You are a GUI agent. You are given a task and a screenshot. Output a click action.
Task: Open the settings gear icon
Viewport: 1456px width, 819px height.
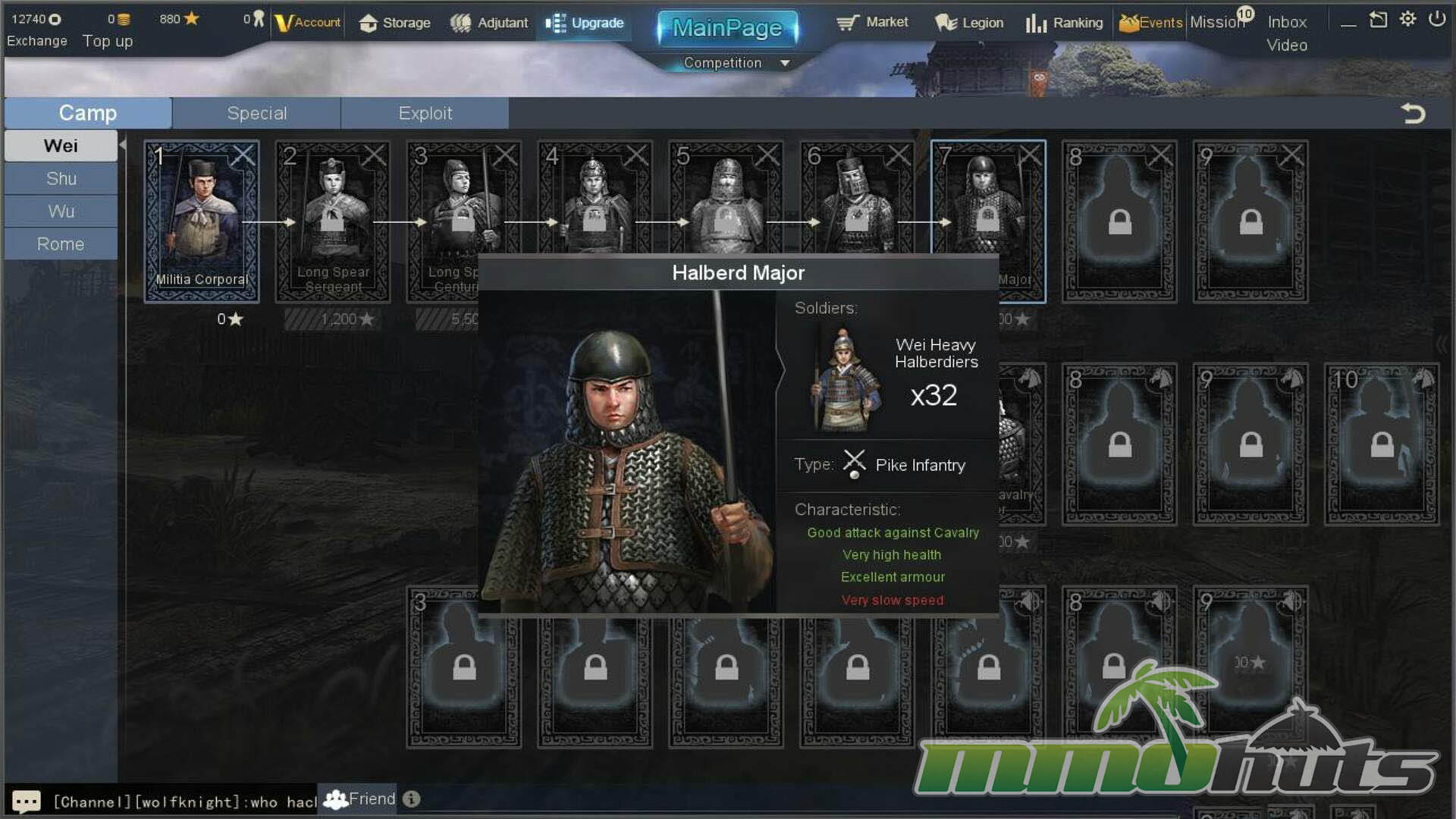coord(1407,19)
